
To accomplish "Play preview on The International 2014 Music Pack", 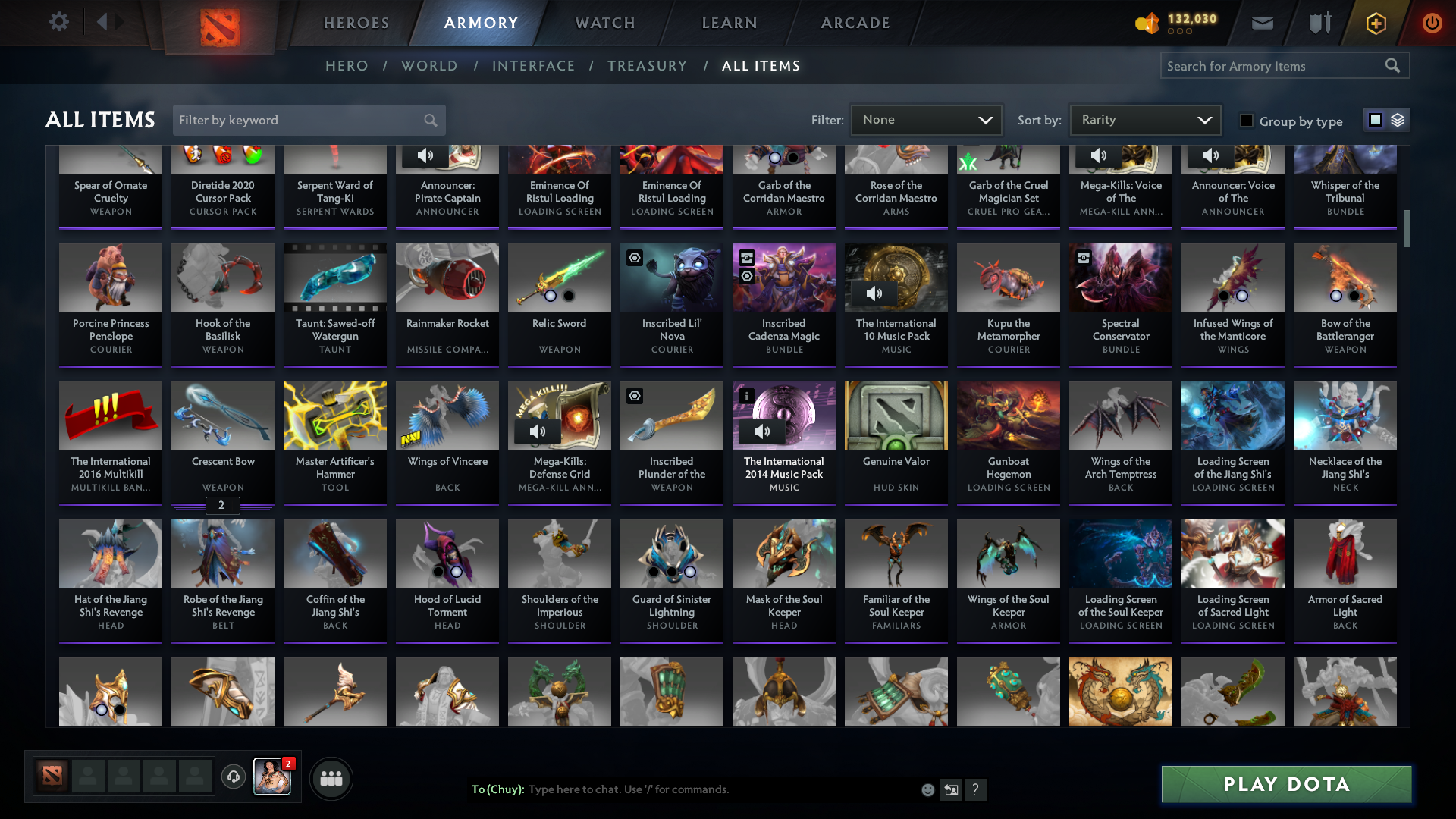I will 761,431.
